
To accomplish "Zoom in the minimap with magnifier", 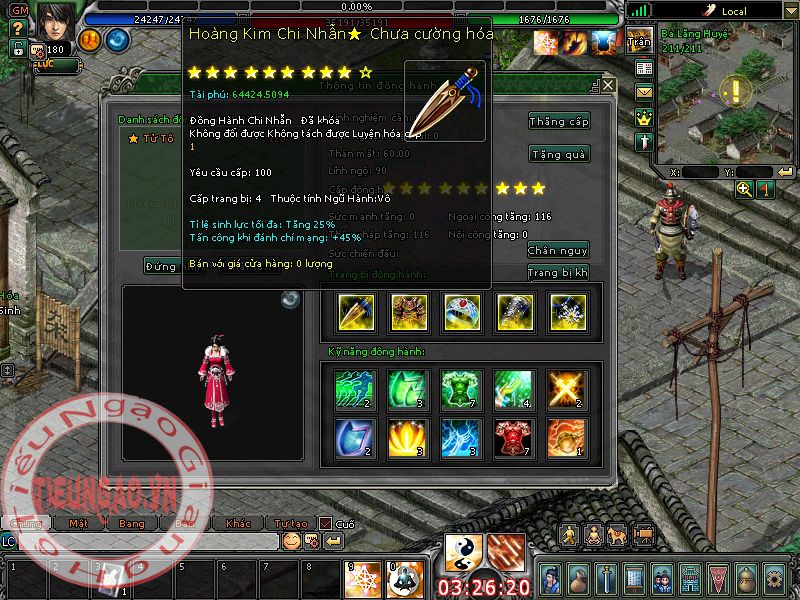I will coord(744,189).
